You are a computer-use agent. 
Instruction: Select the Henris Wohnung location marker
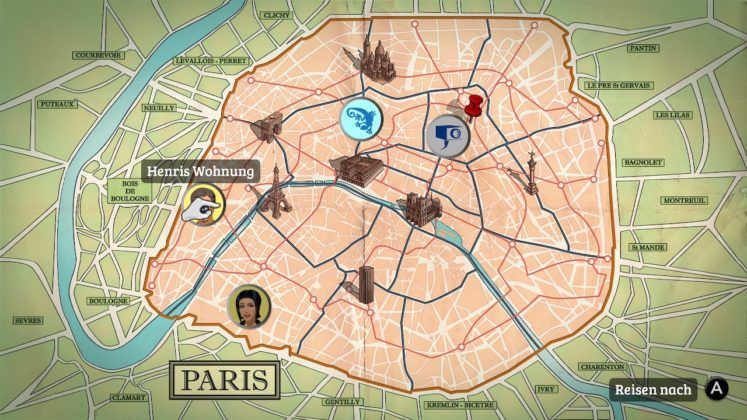click(202, 207)
